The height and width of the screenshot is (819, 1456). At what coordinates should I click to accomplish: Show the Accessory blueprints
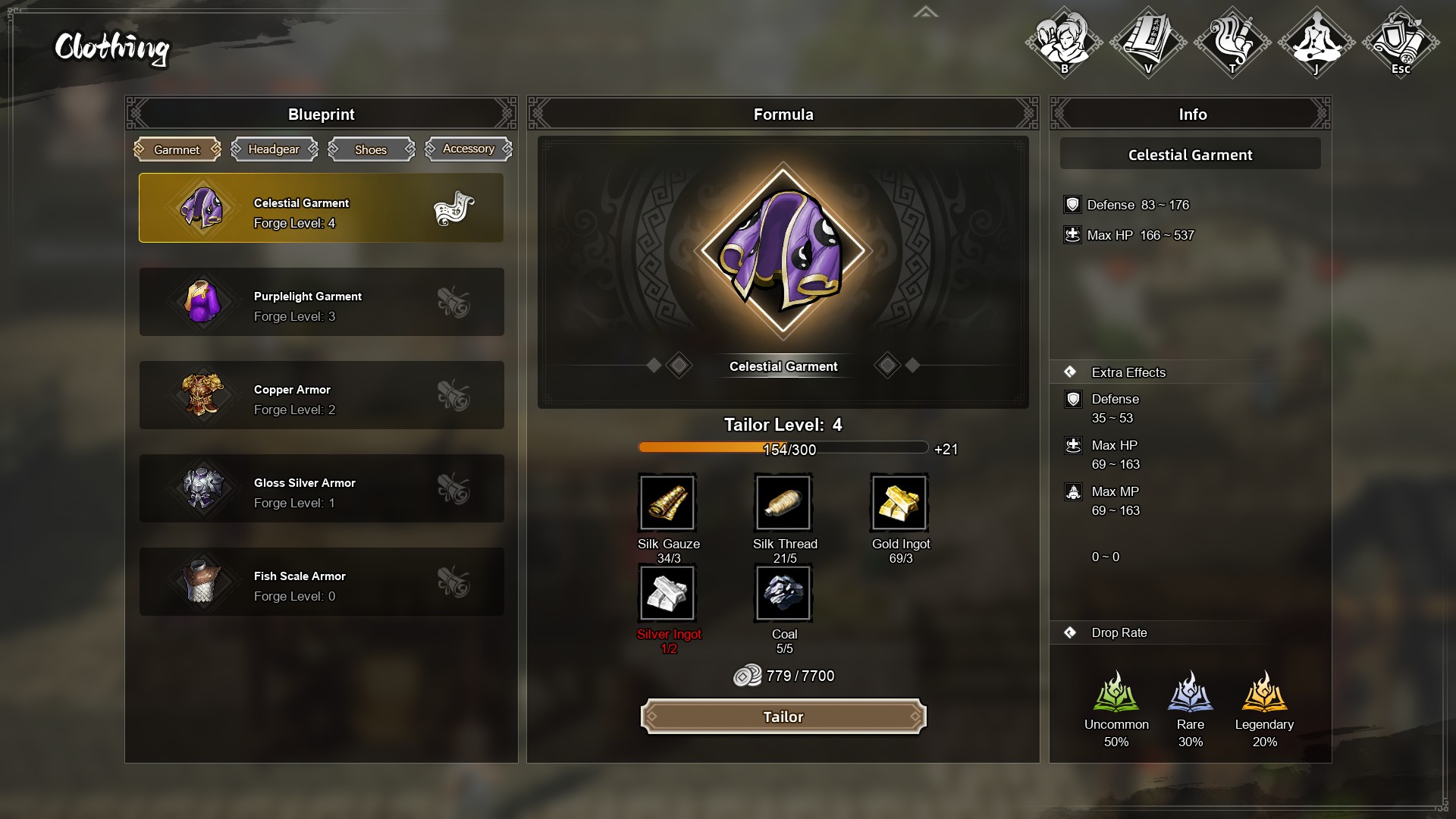(468, 149)
